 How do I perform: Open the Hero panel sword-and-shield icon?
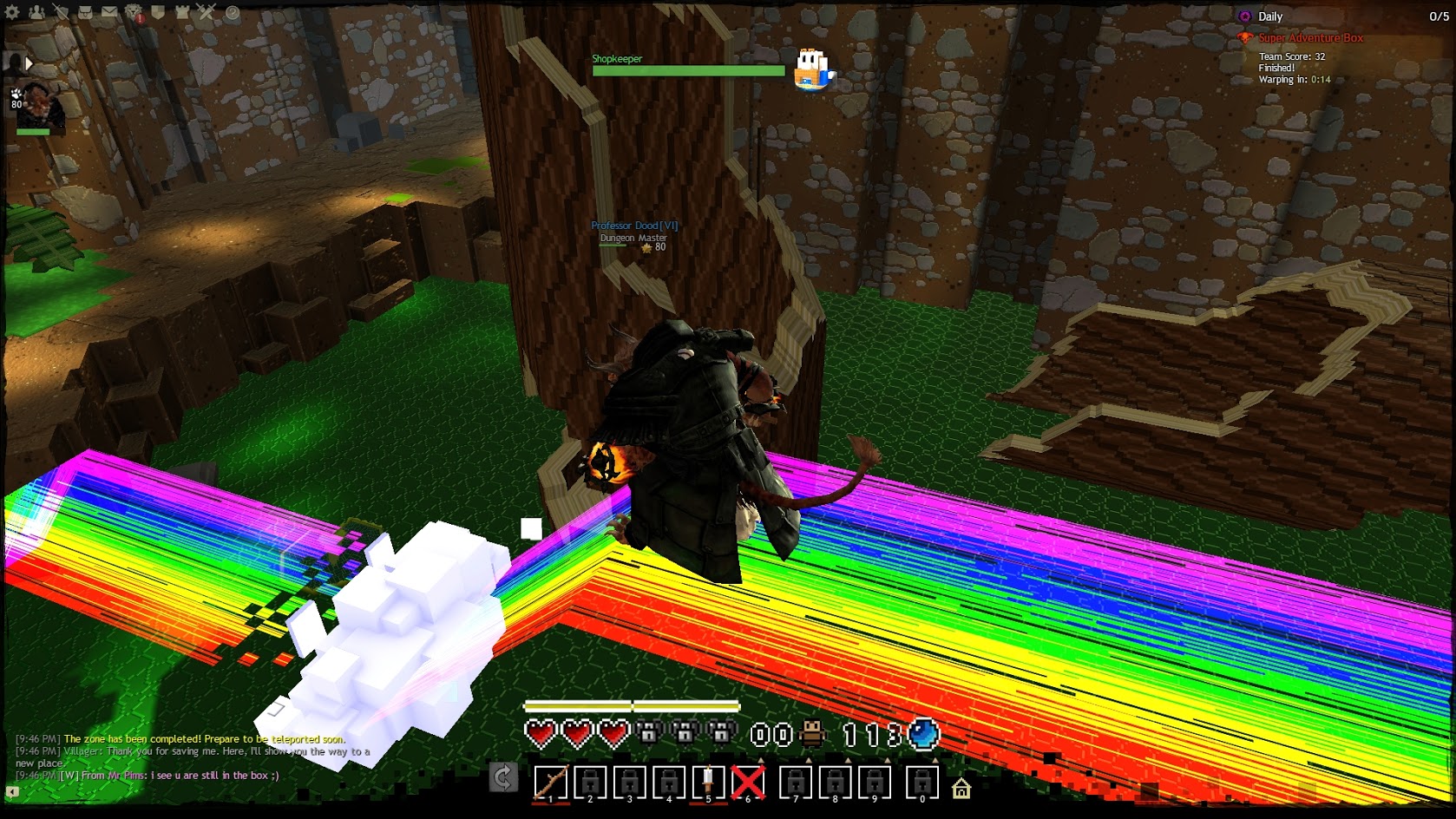click(61, 13)
